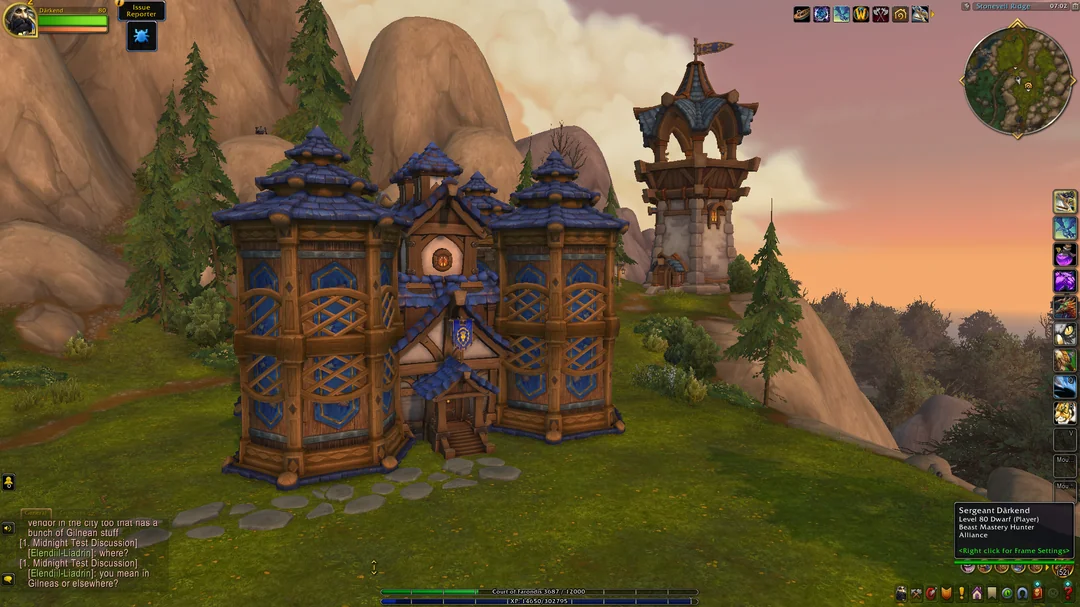Open the yellow exclamation quest log button

(962, 594)
